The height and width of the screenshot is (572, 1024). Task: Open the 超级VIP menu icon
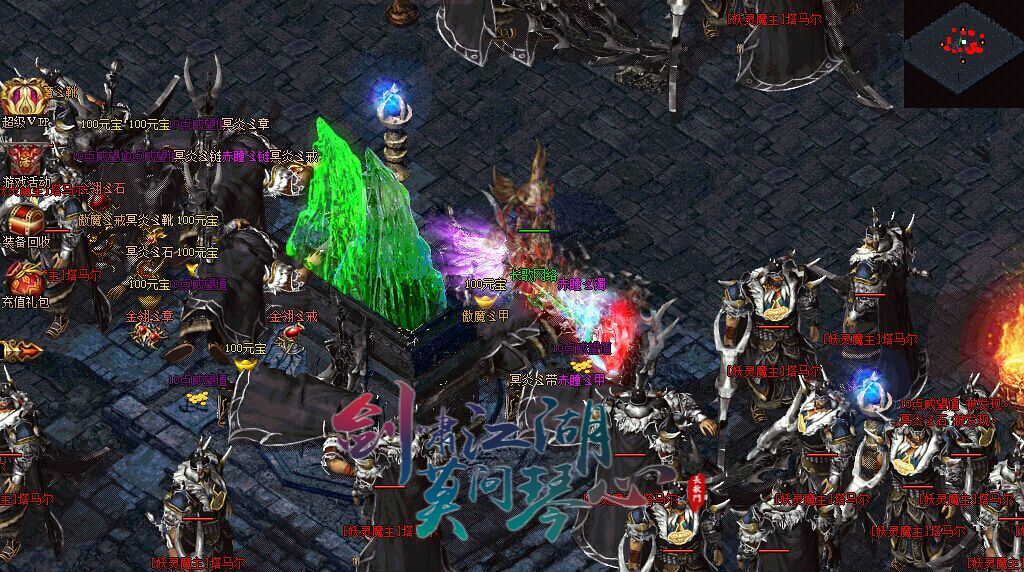click(22, 99)
